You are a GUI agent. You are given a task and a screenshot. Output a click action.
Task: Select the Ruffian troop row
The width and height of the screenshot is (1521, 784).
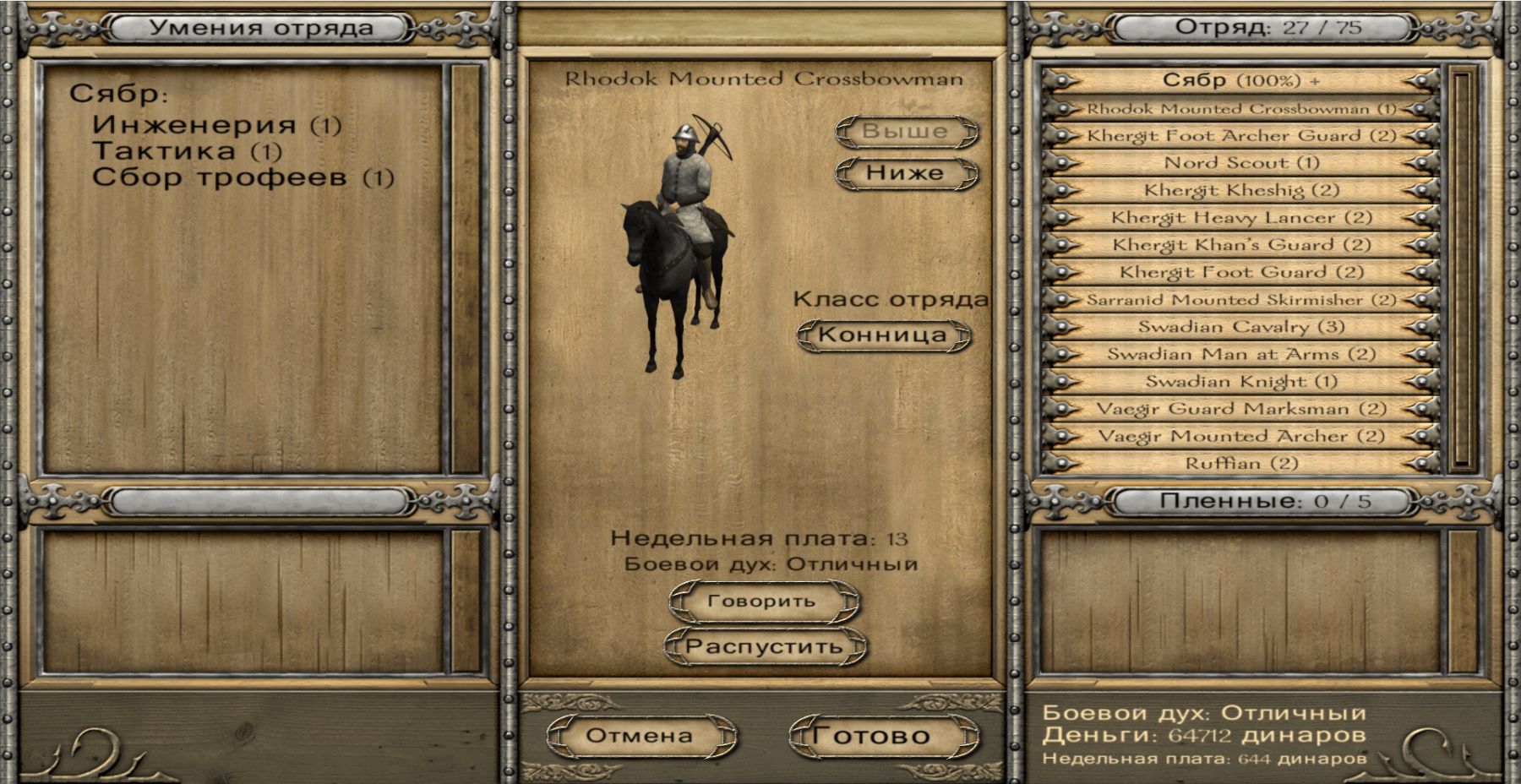[1240, 463]
